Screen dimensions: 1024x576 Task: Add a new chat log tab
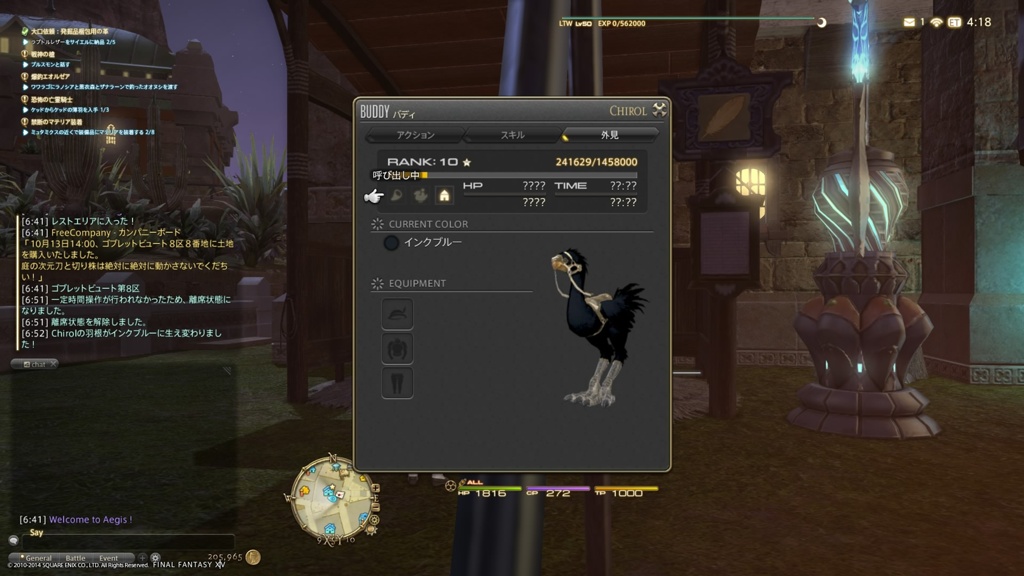(x=142, y=558)
